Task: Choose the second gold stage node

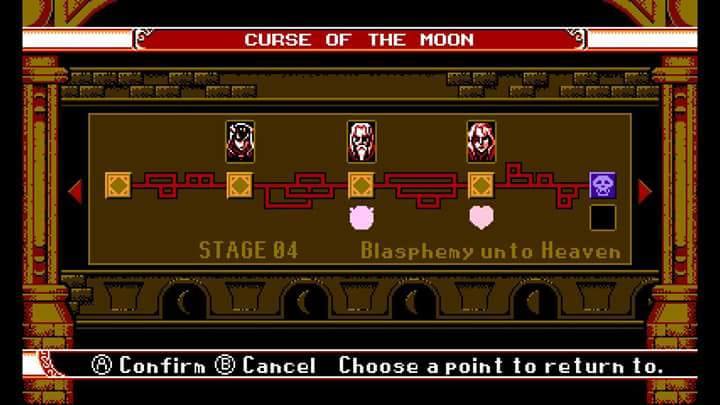Action: [239, 185]
